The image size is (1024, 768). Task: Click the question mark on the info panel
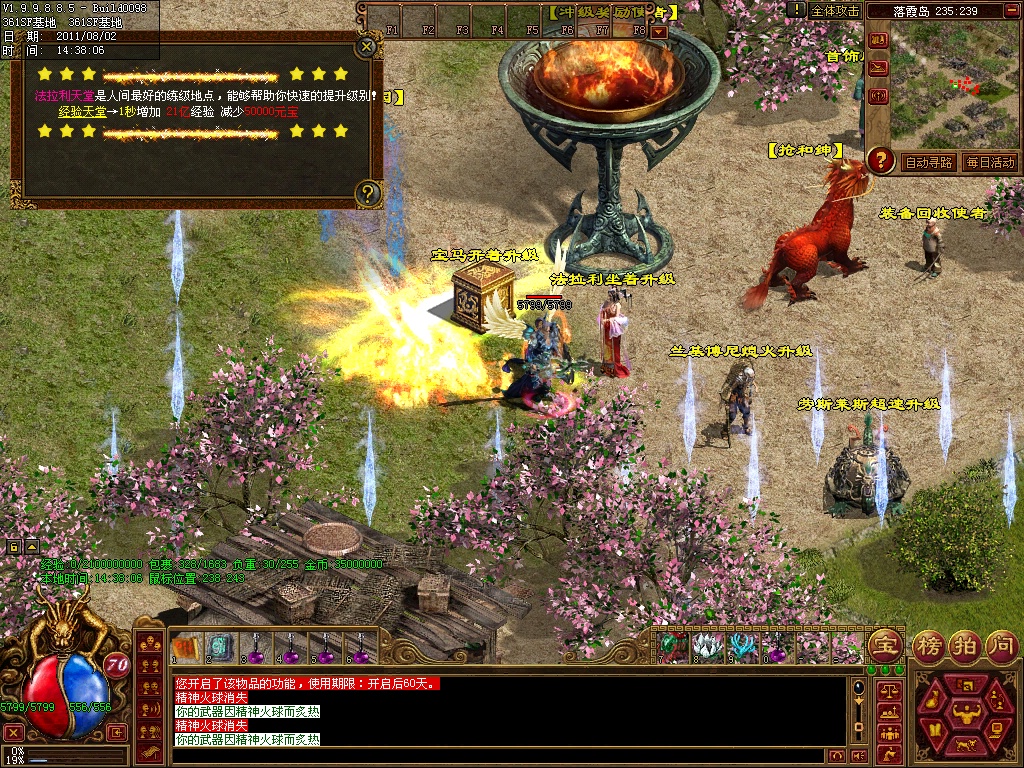tap(368, 193)
